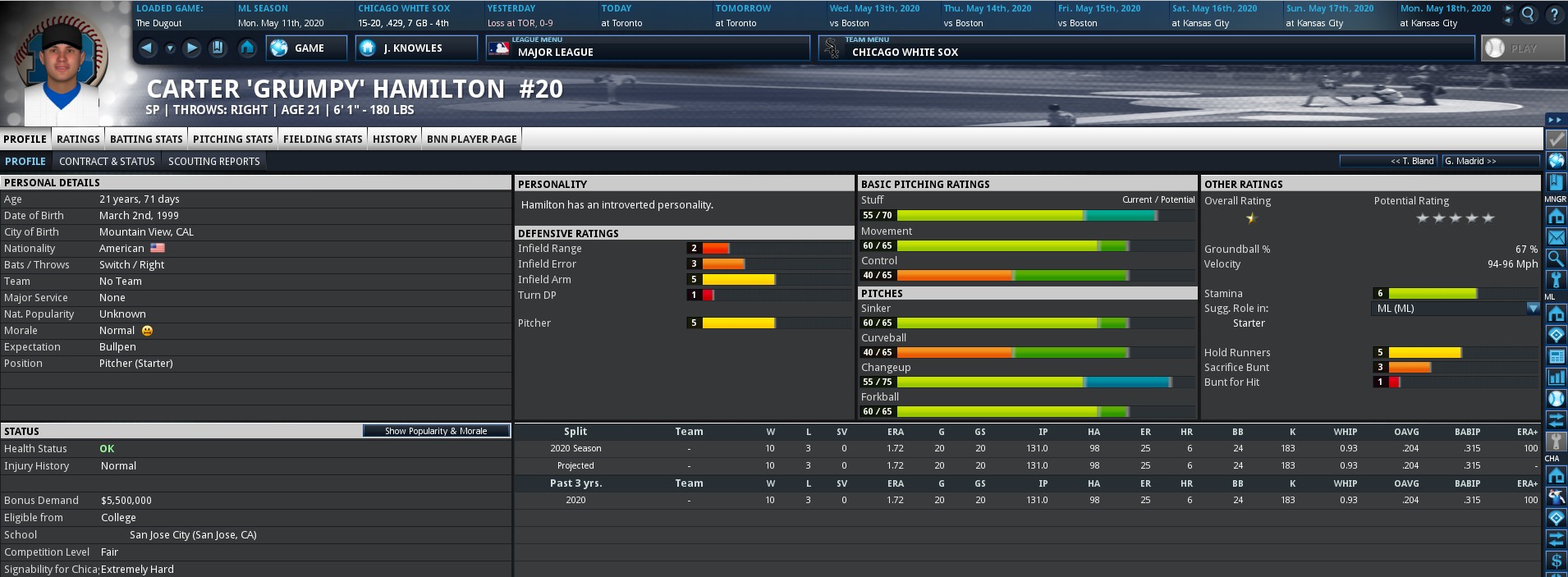Go to next player G. Madrid
The image size is (1568, 577).
(1470, 161)
